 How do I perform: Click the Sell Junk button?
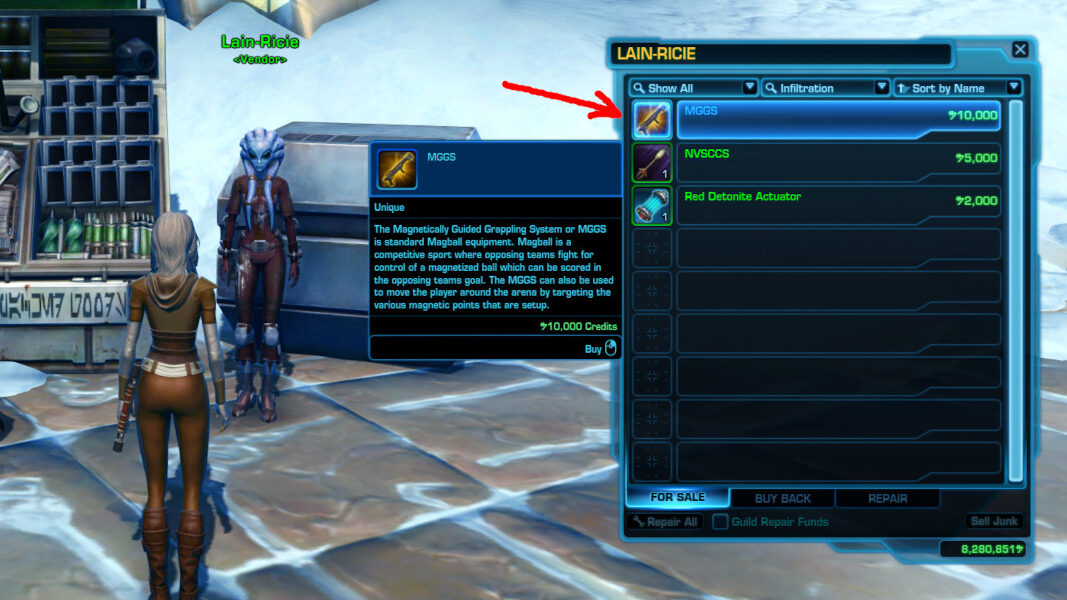point(993,522)
